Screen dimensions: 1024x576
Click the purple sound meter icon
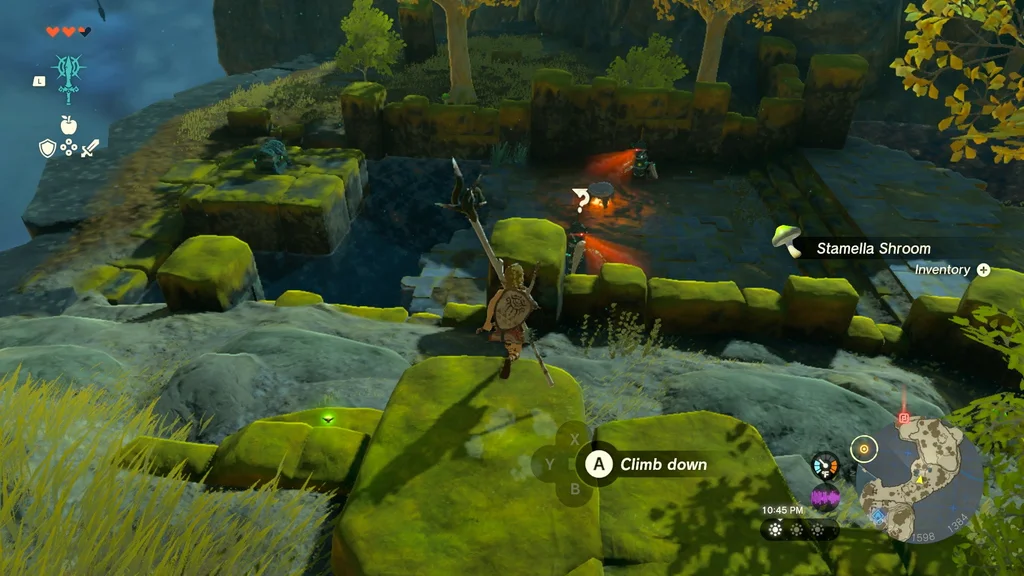pos(825,497)
